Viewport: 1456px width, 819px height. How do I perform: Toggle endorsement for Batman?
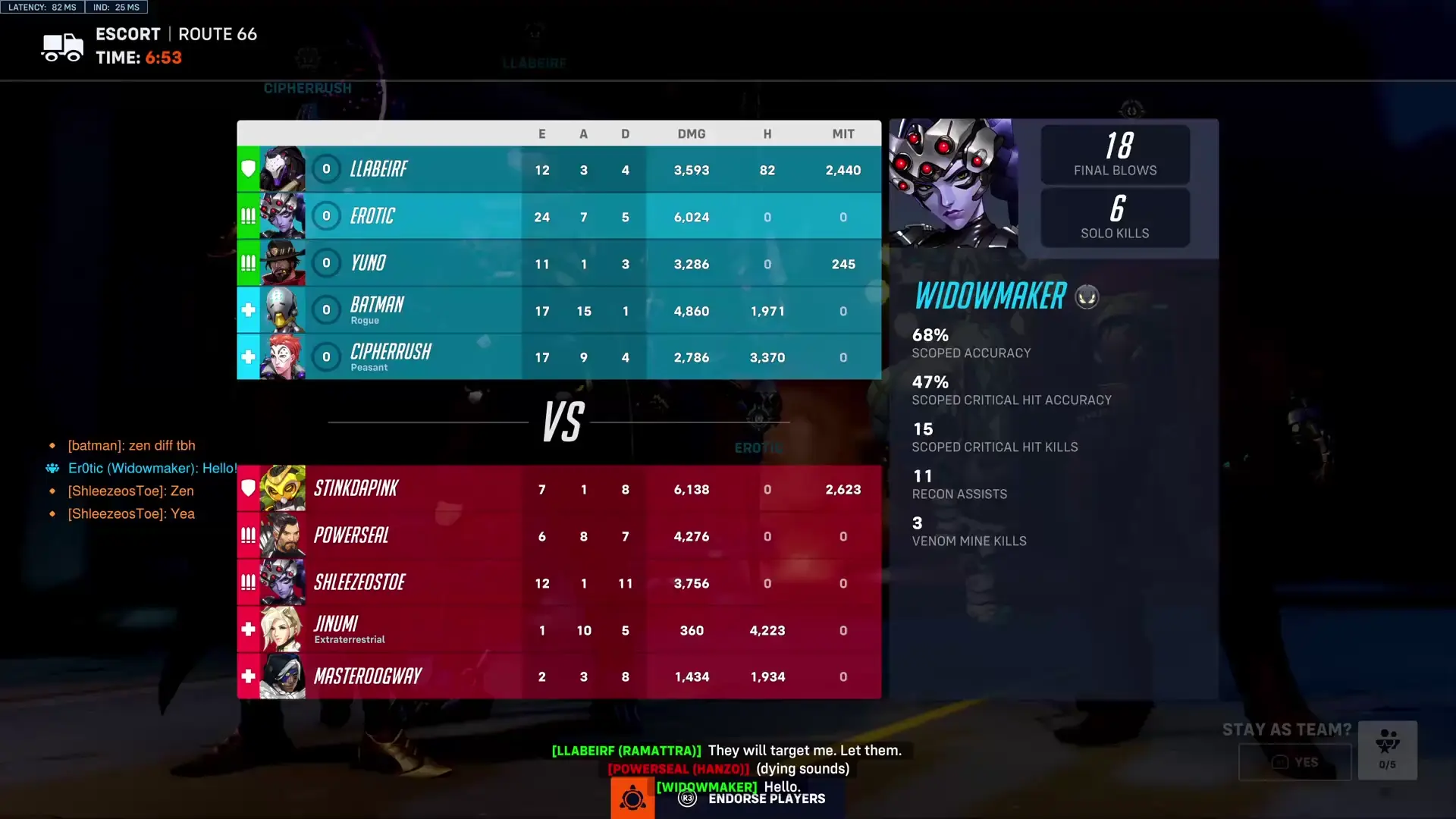[x=326, y=310]
